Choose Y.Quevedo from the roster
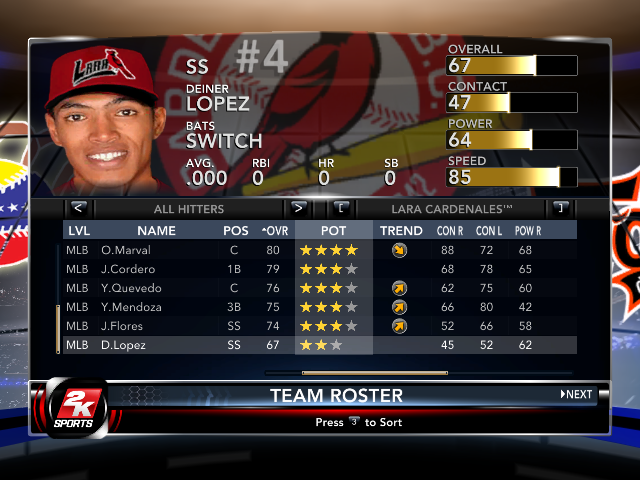The image size is (640, 480). click(x=130, y=288)
